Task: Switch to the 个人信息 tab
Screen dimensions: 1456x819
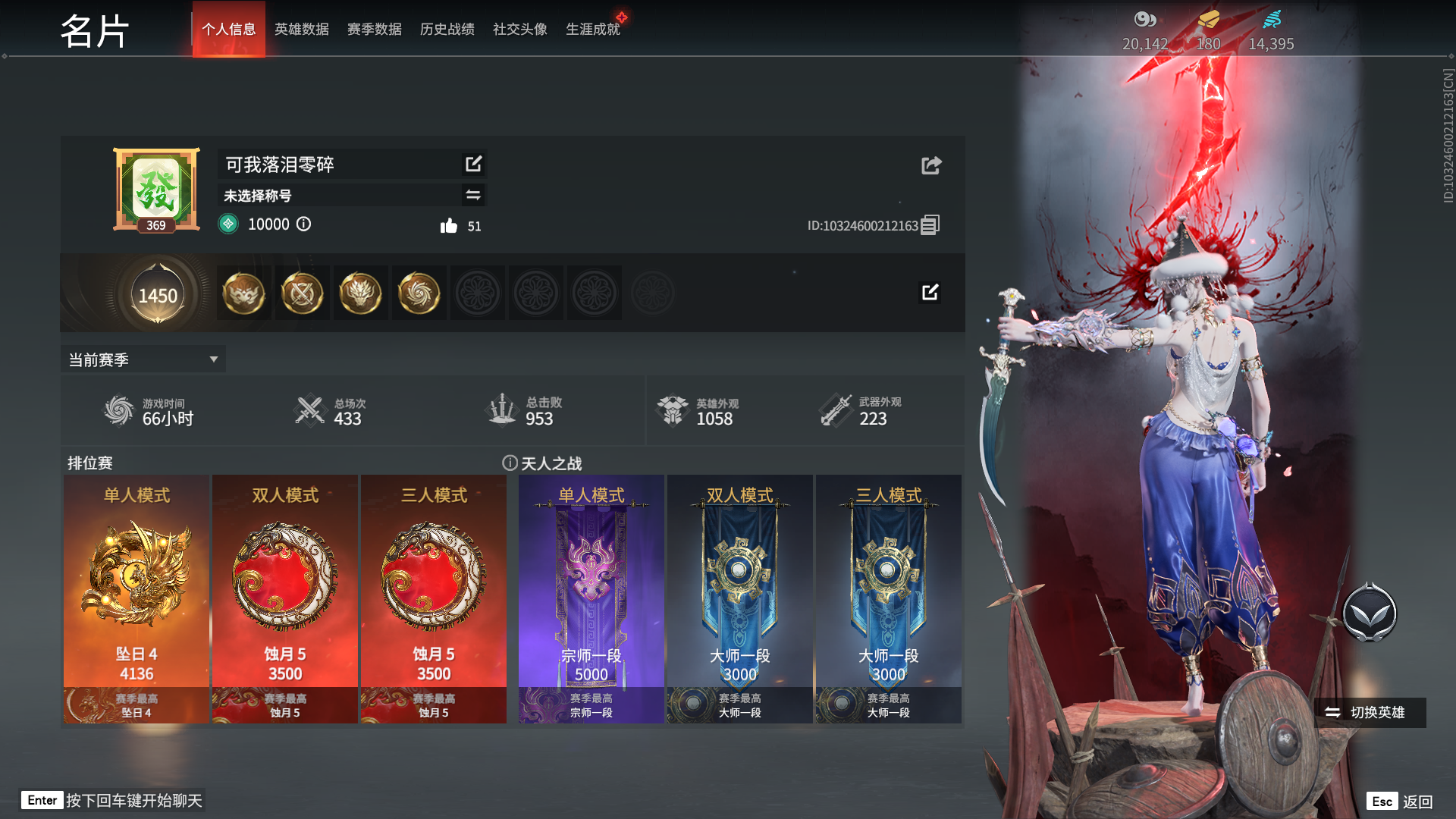Action: (x=228, y=30)
